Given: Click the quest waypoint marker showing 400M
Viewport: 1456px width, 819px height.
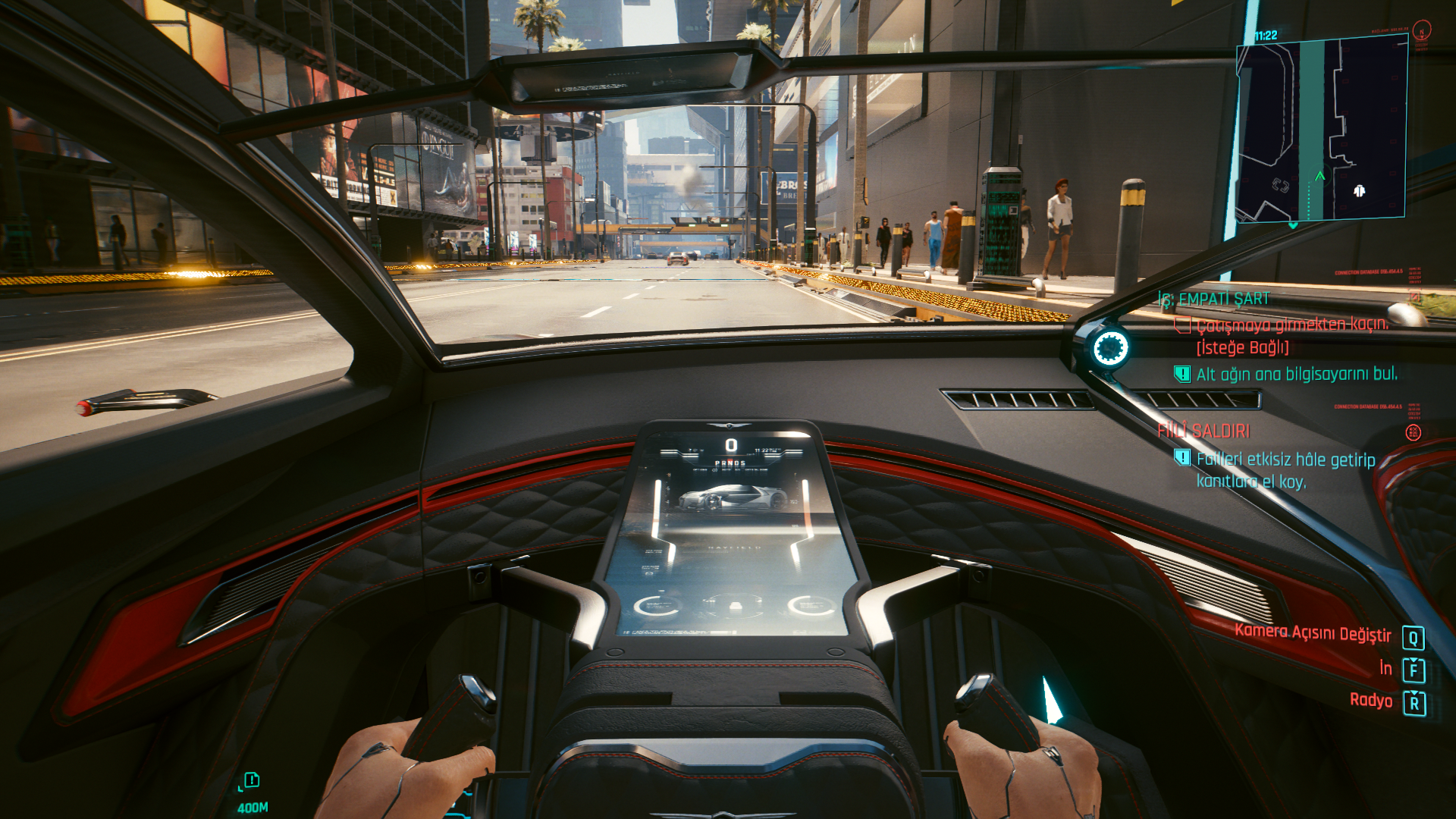Looking at the screenshot, I should (252, 780).
